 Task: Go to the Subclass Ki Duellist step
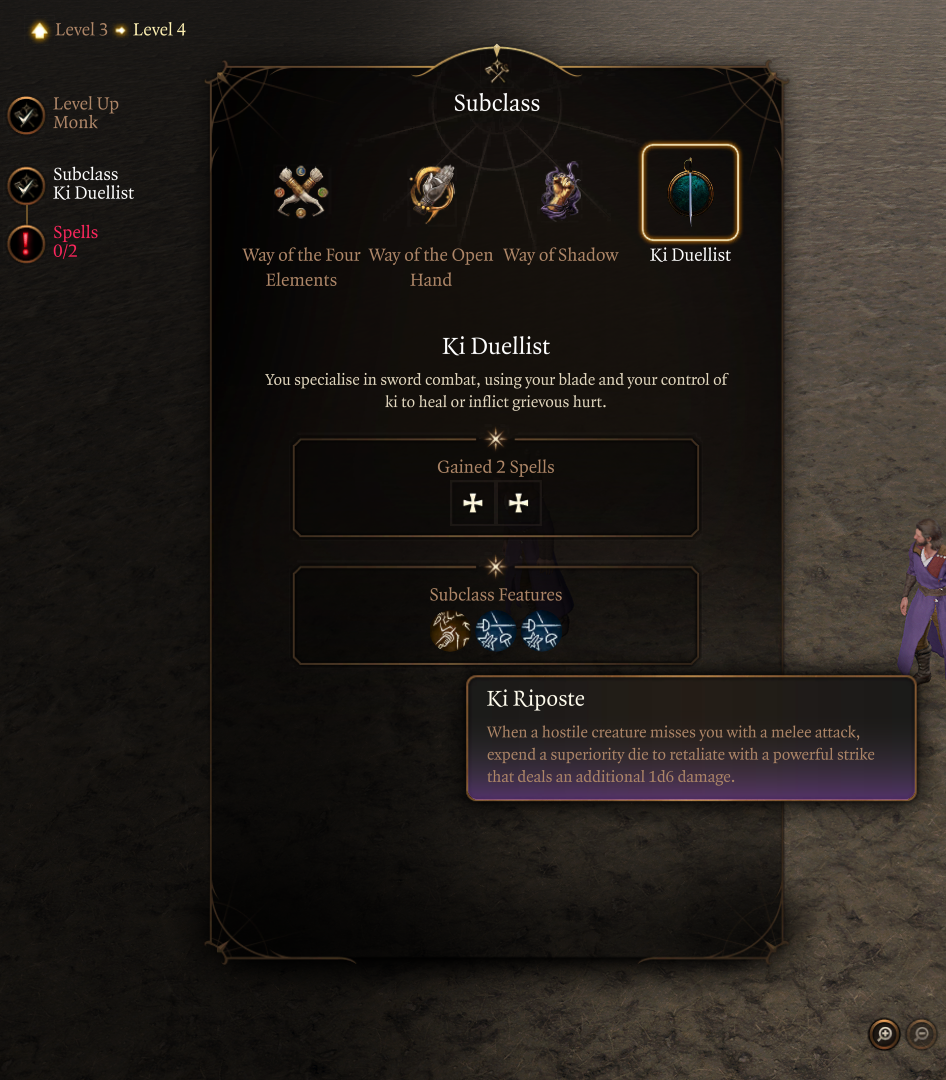(x=26, y=185)
